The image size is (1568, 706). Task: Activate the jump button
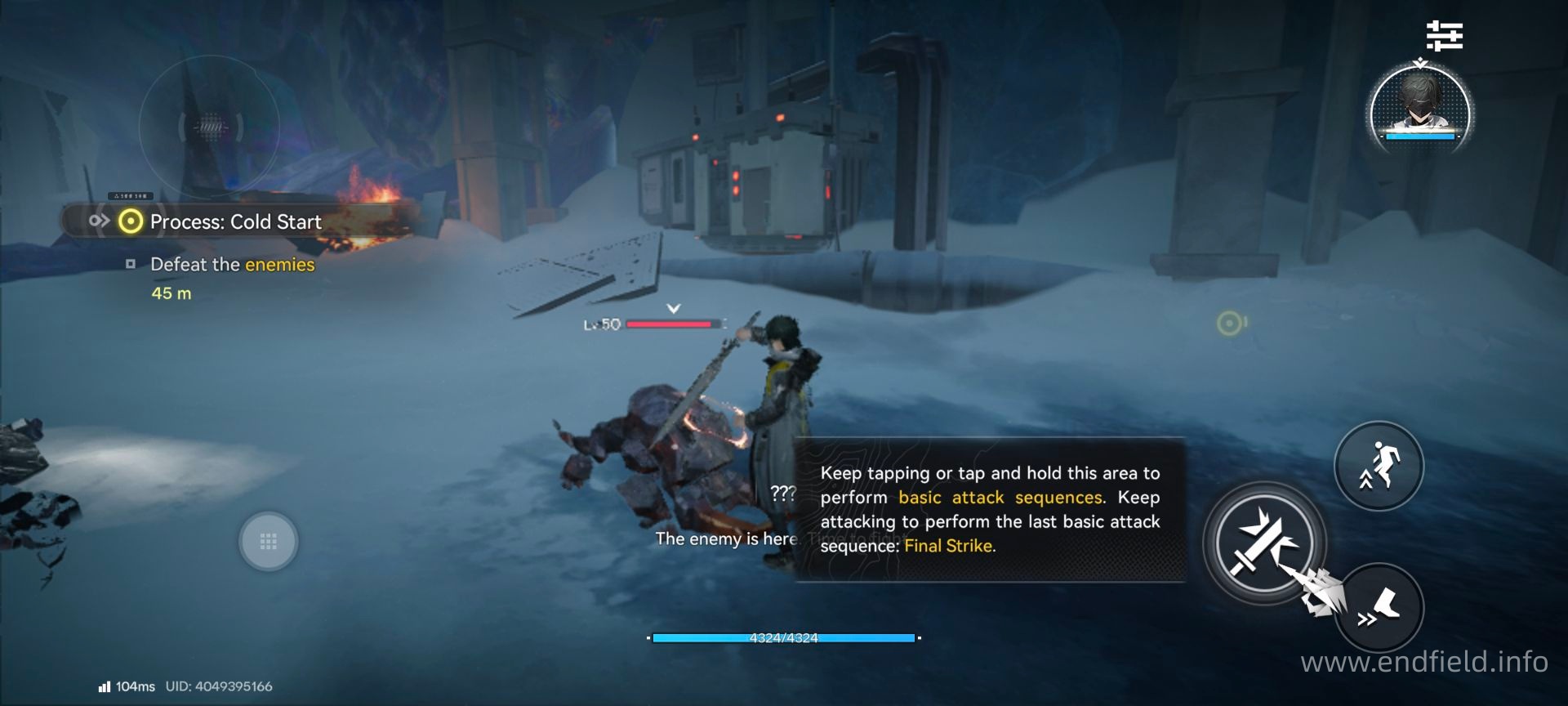coord(1379,466)
